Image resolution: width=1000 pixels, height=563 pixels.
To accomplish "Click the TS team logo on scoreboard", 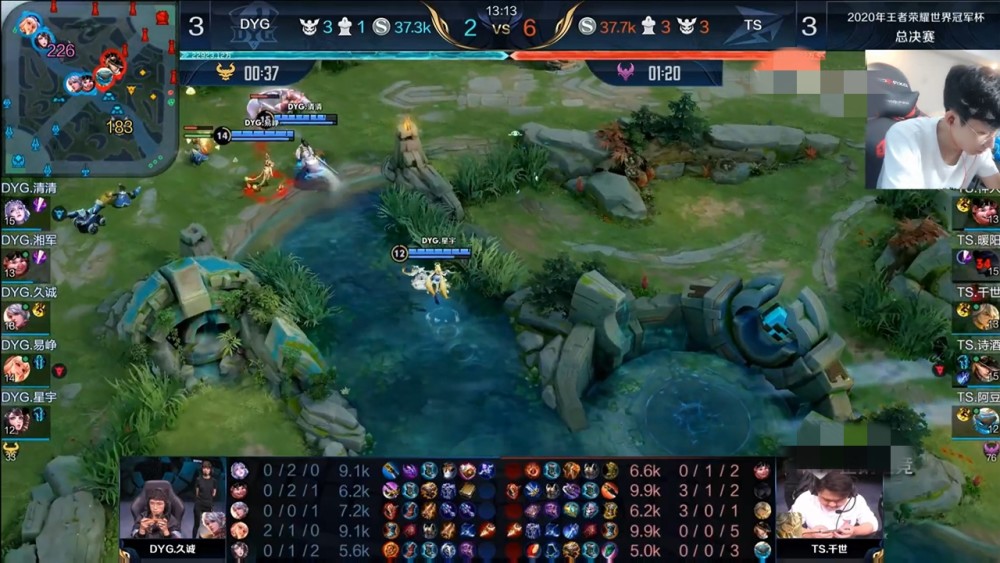I will point(753,26).
